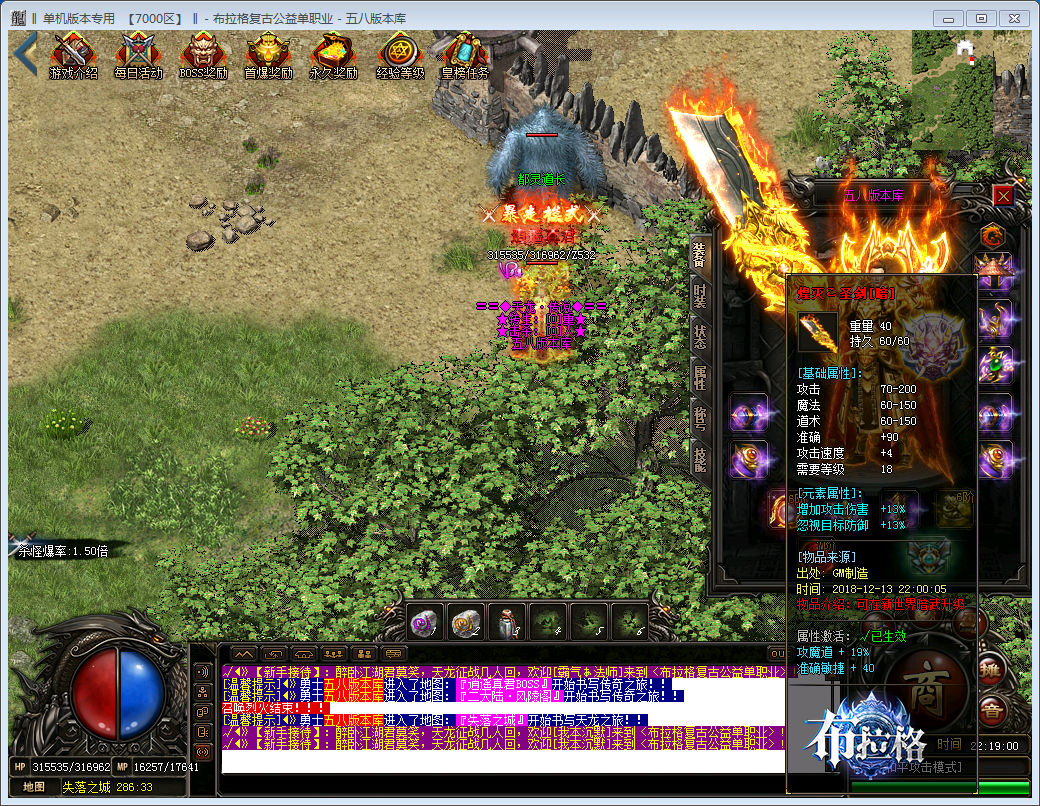
Task: Click the blue left arrow to collapse the top menu
Action: click(x=25, y=55)
